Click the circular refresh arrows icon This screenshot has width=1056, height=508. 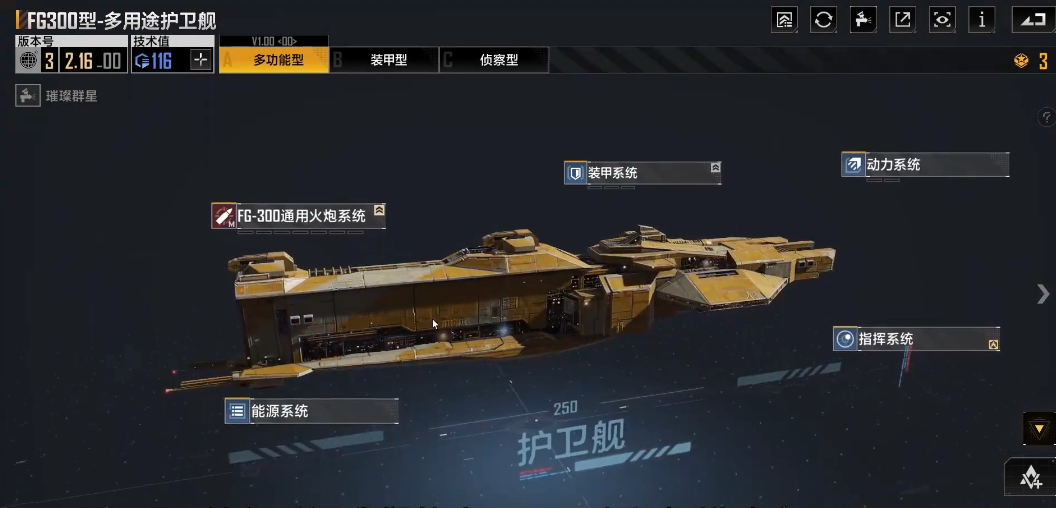(823, 19)
